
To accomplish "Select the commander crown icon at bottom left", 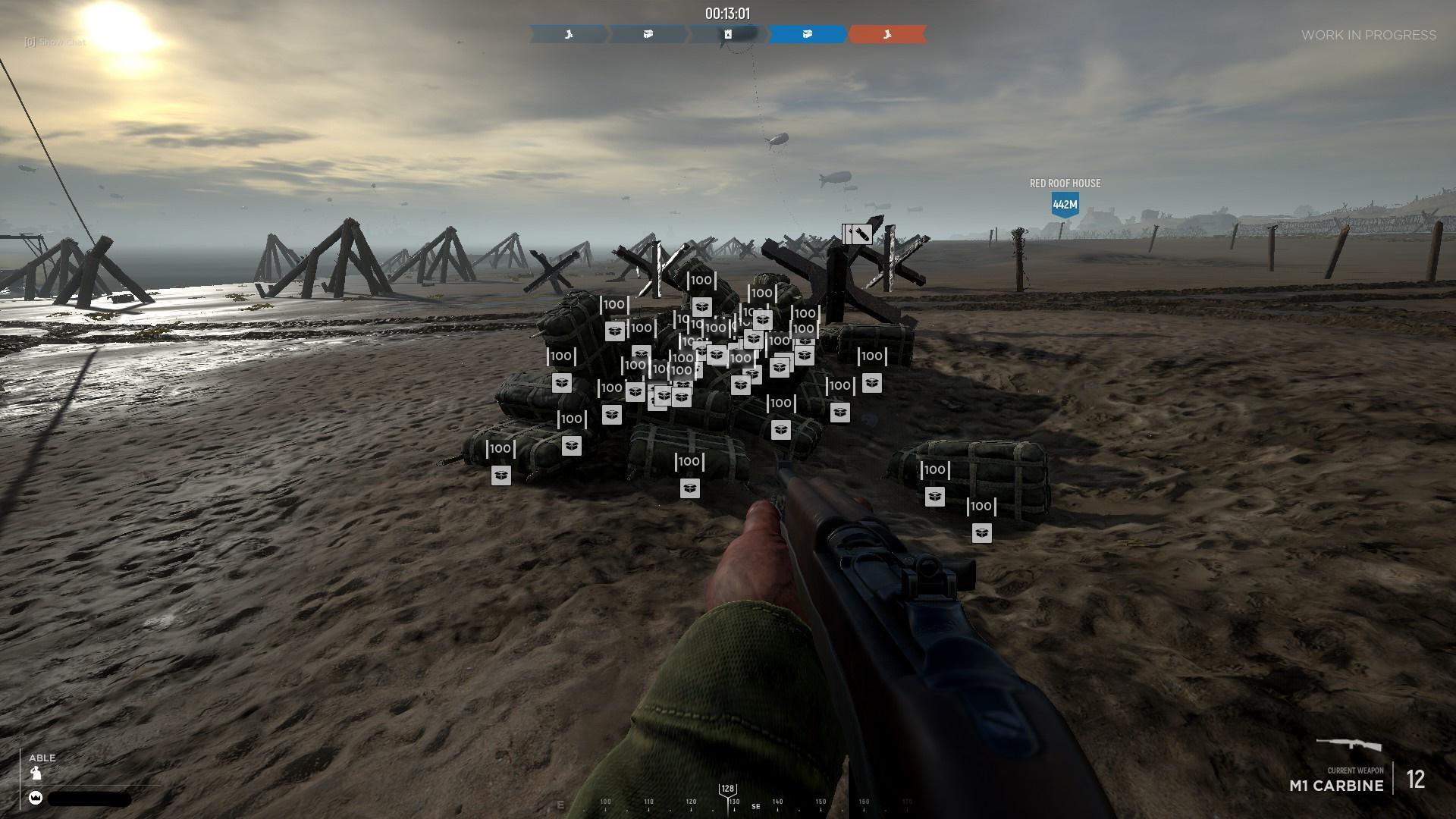I will tap(36, 798).
